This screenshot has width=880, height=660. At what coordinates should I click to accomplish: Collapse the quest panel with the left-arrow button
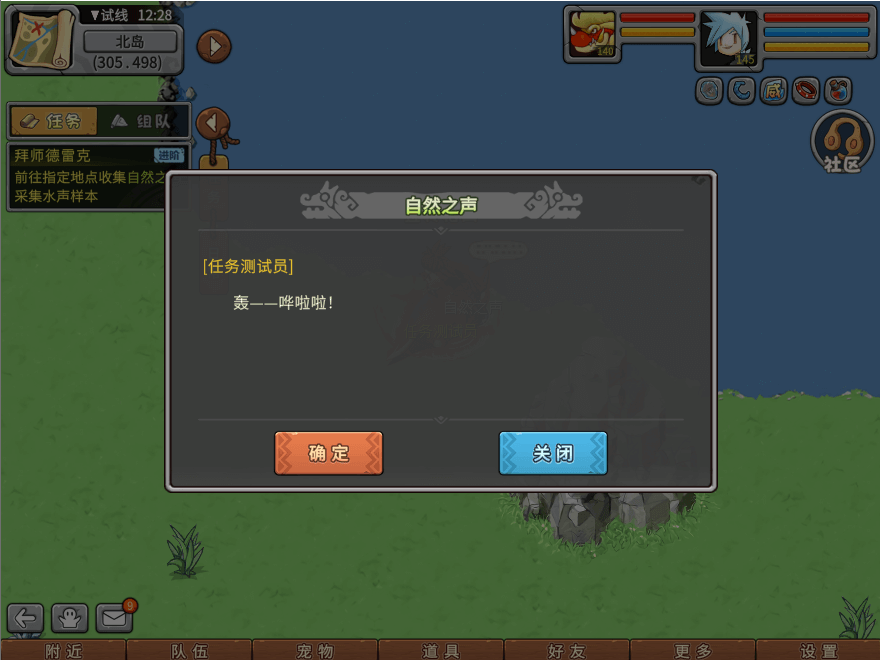click(213, 123)
